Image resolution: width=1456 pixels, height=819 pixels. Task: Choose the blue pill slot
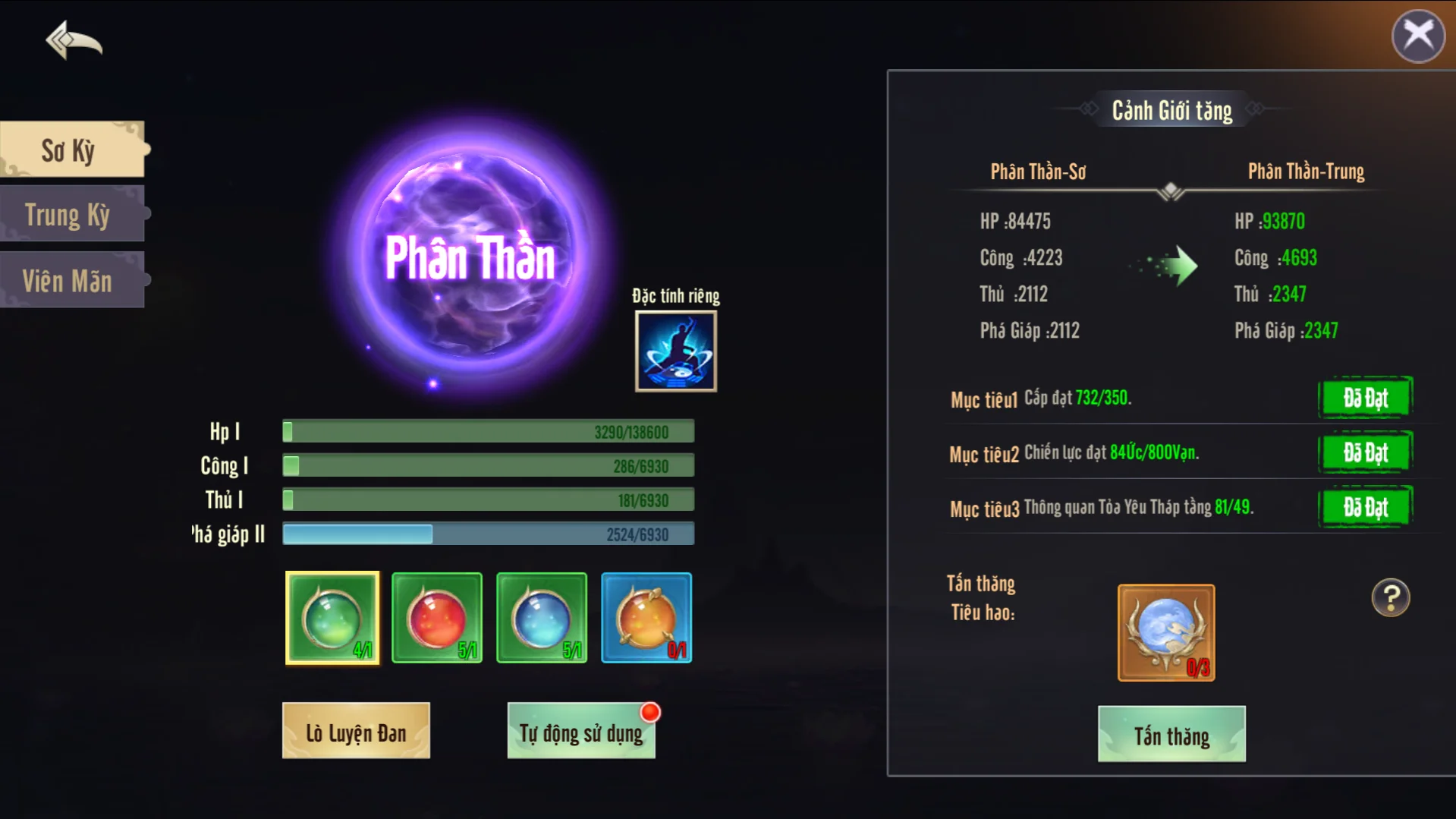tap(542, 618)
